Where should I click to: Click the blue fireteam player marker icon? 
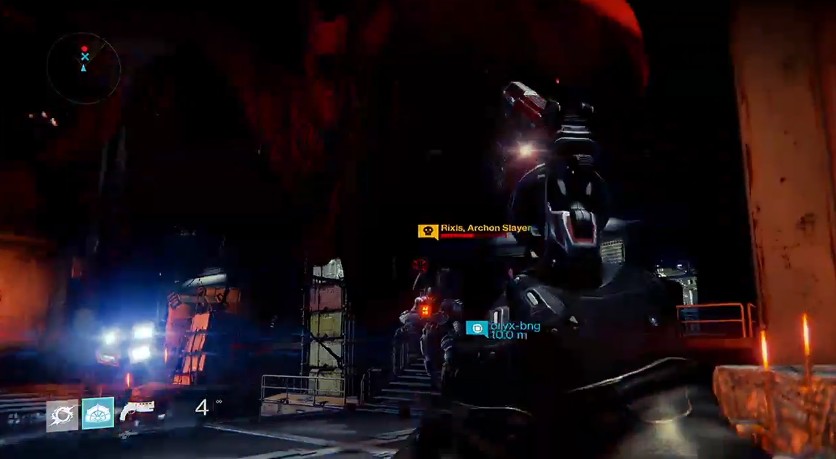[x=477, y=328]
